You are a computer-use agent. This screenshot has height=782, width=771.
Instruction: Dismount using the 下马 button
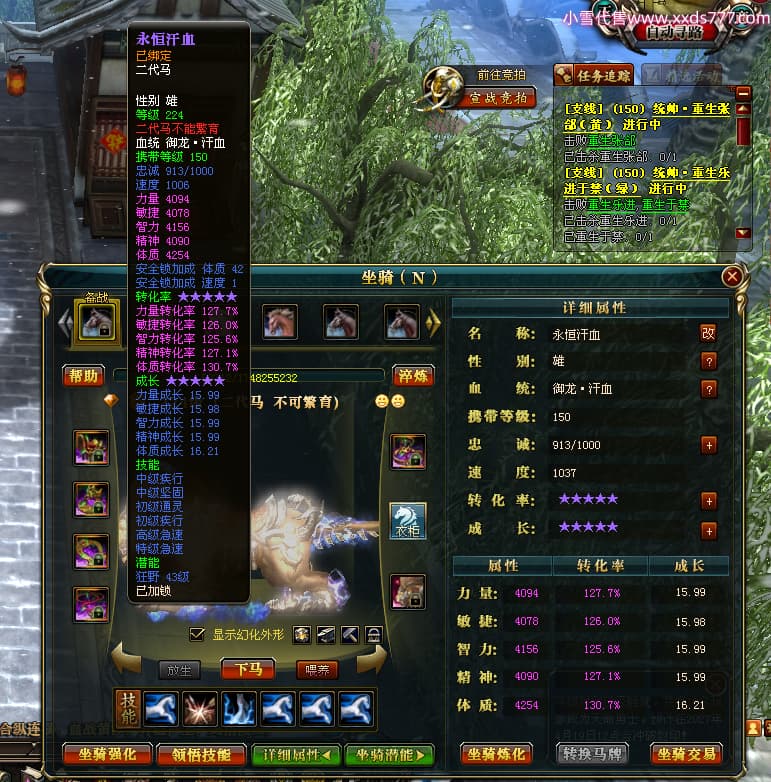coord(248,669)
